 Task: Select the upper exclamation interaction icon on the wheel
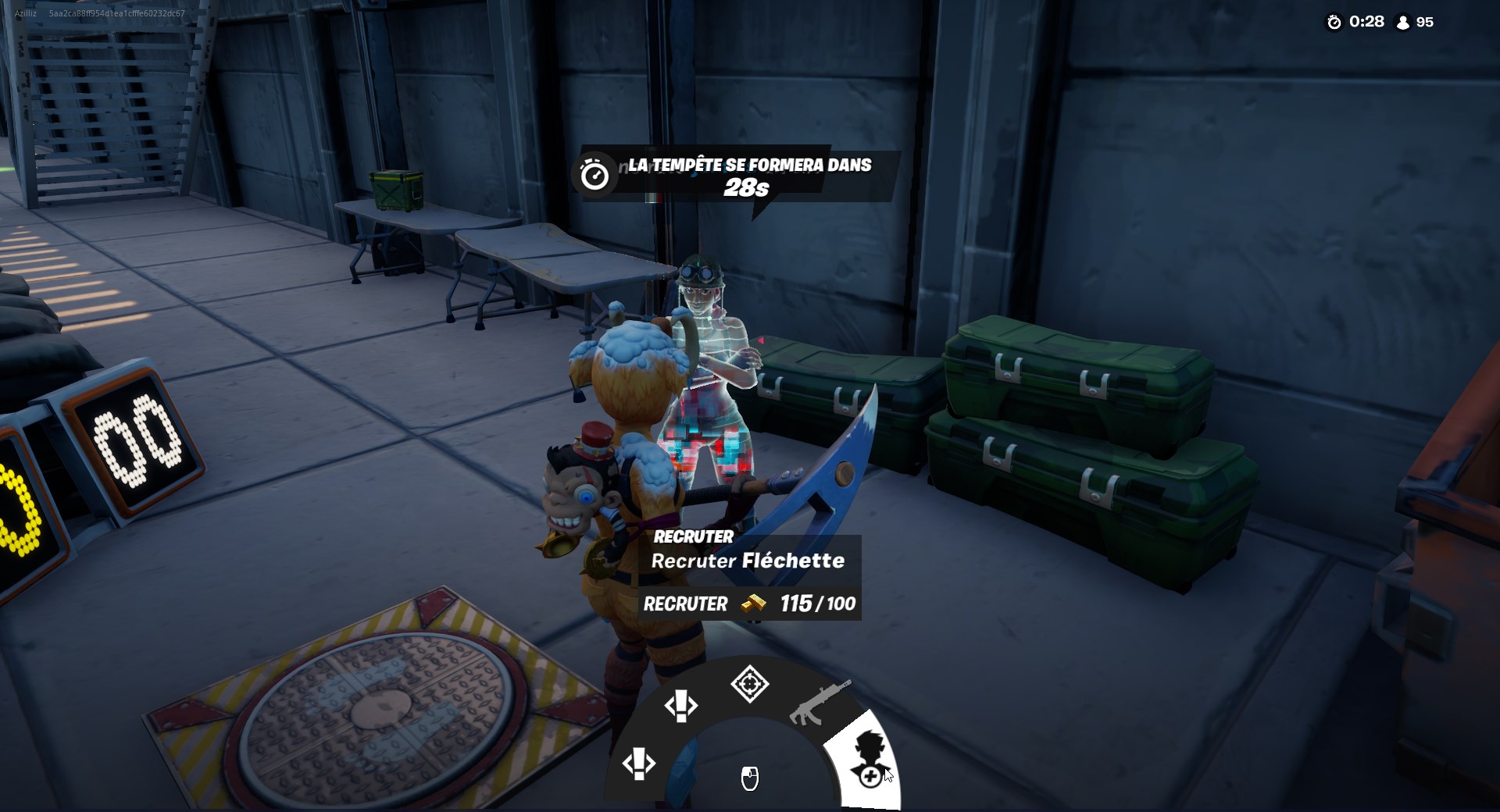coord(680,707)
